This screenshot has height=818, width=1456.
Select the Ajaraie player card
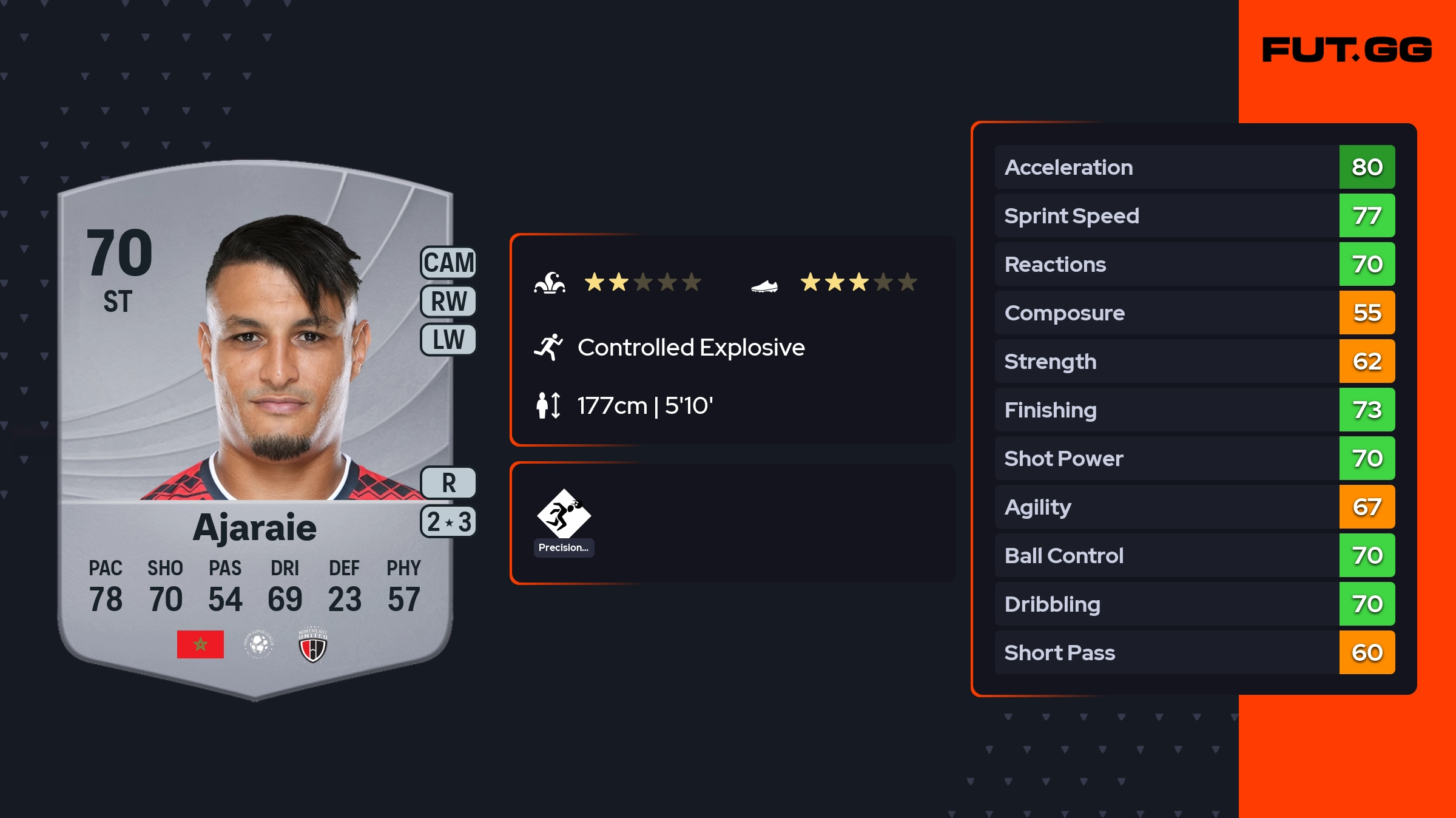[255, 425]
